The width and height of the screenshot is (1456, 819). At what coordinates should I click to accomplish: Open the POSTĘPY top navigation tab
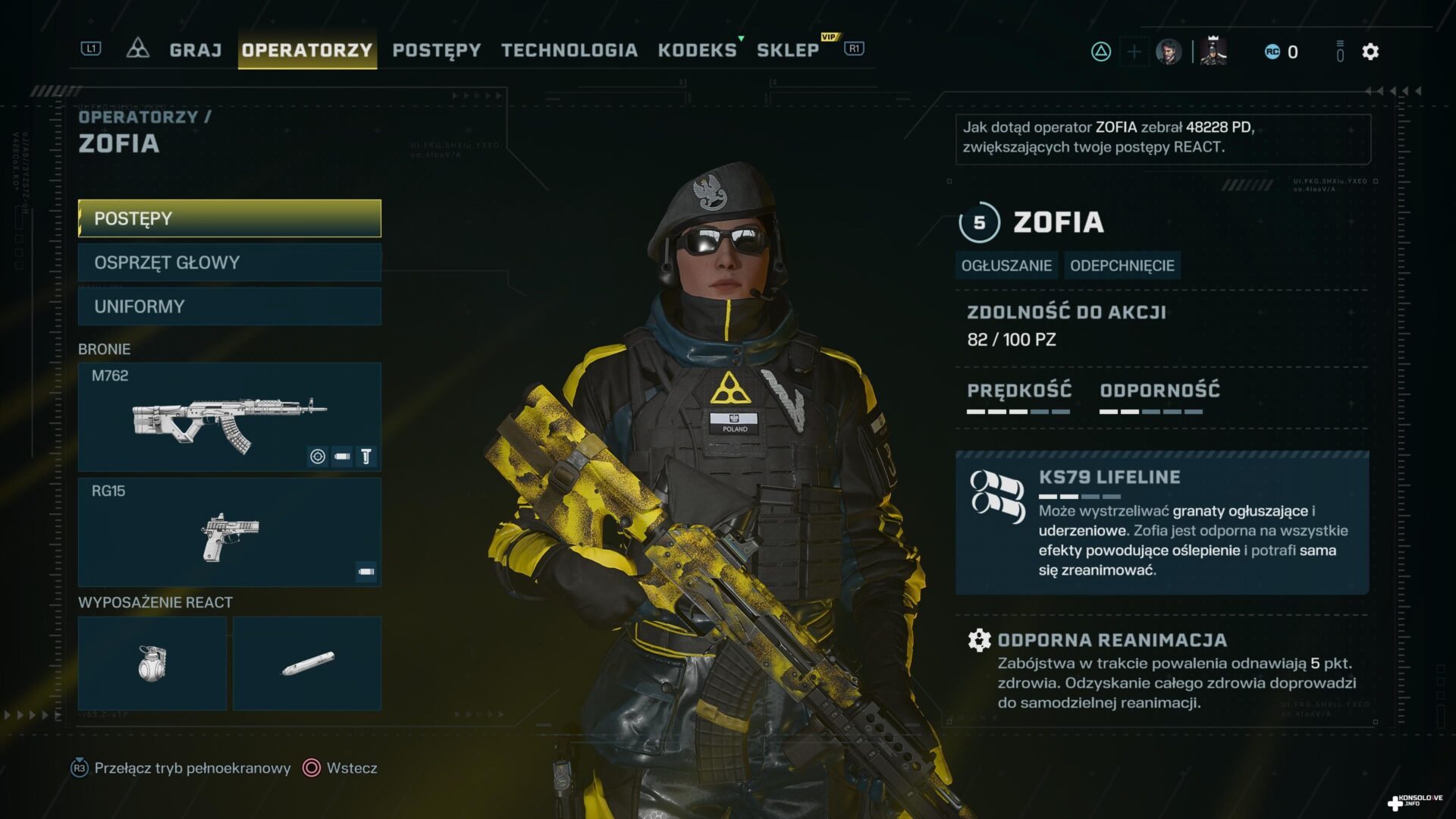coord(437,50)
